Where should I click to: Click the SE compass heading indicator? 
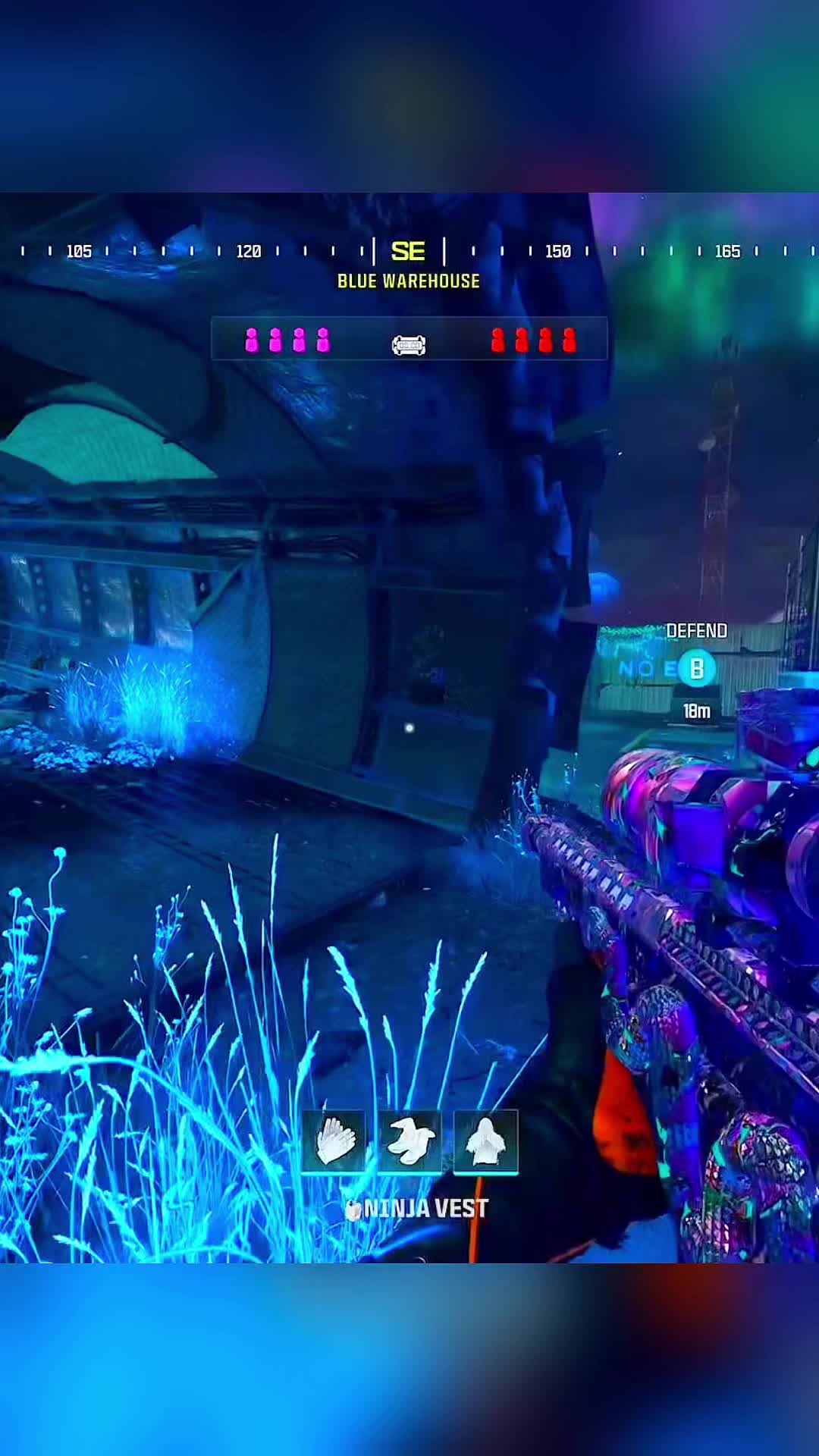tap(408, 251)
